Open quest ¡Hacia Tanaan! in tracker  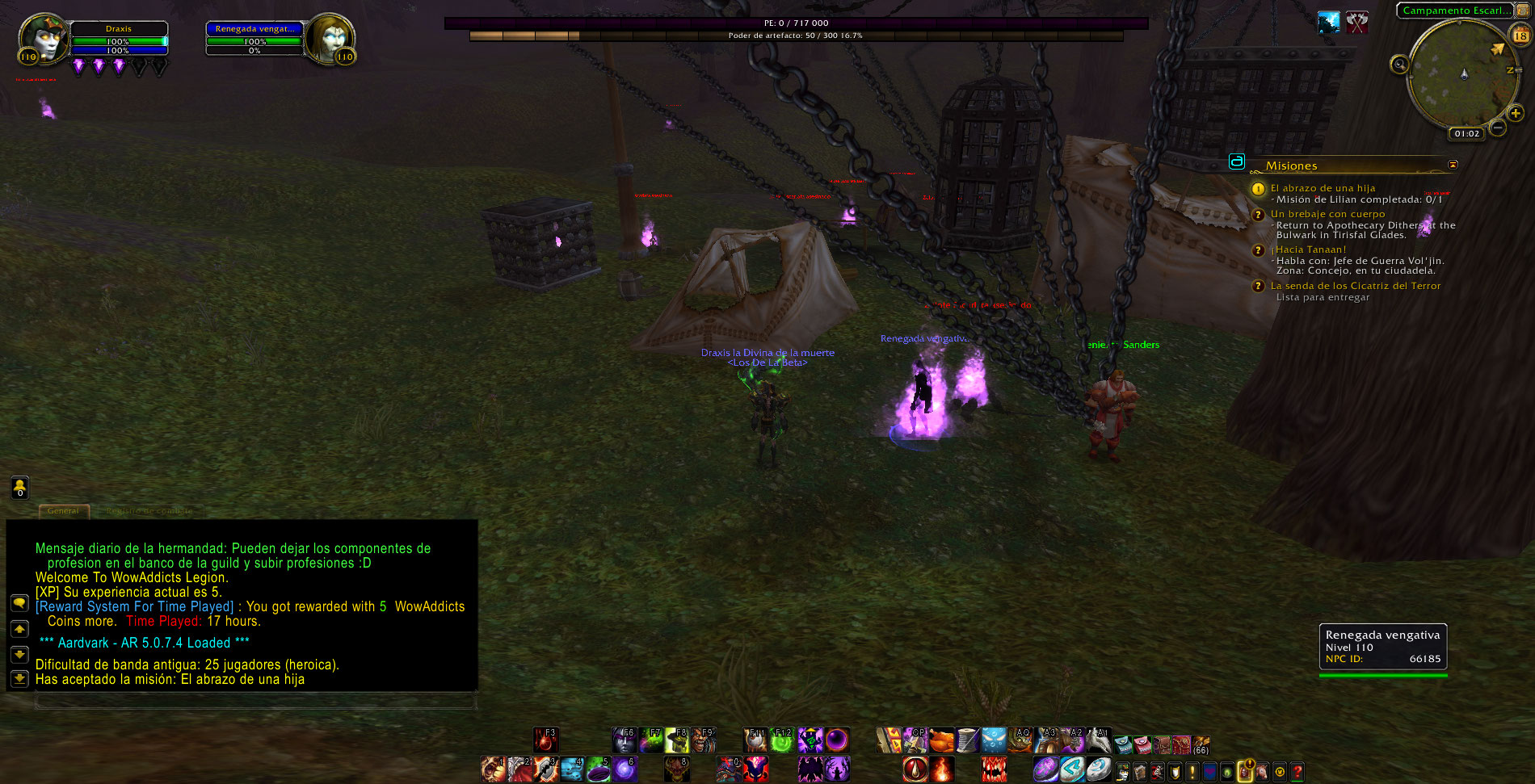(1310, 249)
